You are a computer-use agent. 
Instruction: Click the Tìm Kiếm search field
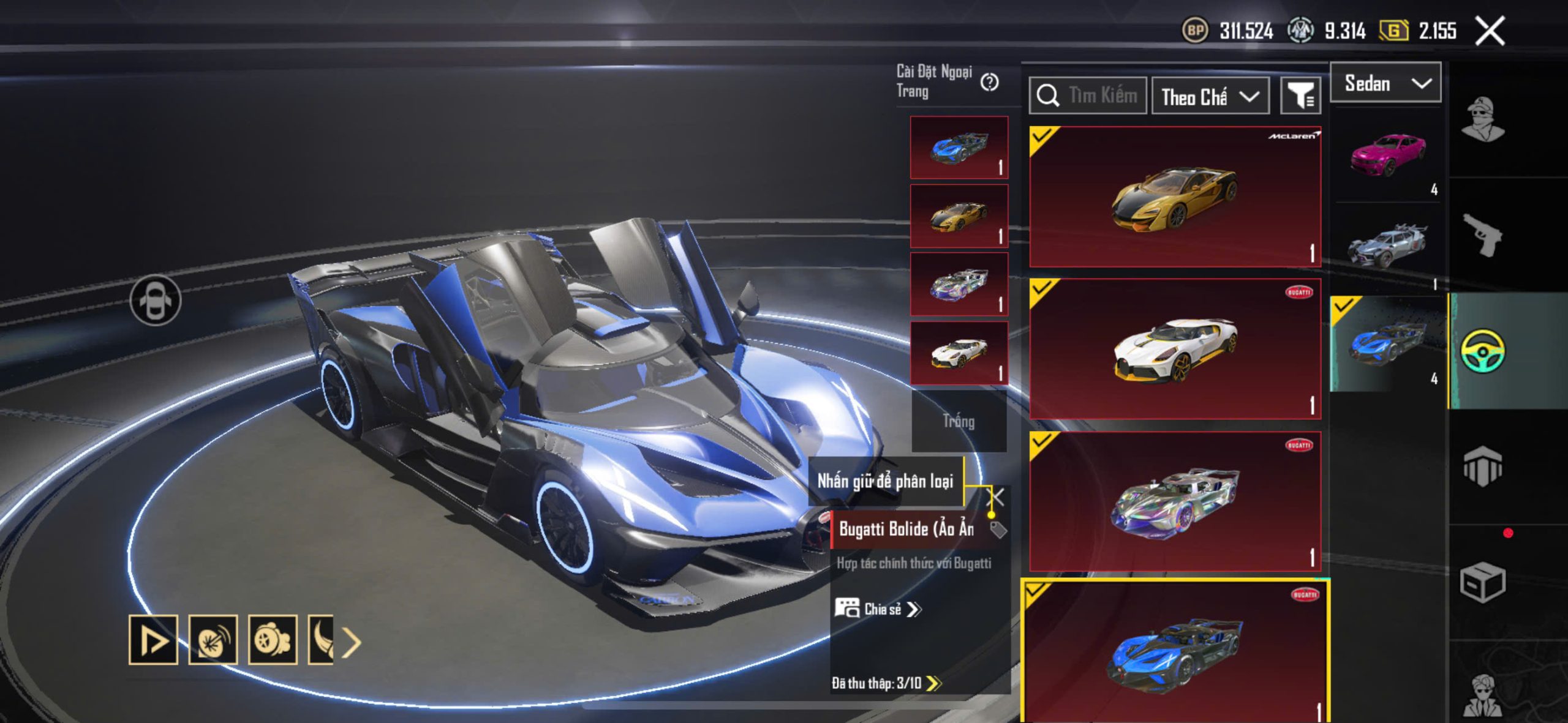point(1088,96)
